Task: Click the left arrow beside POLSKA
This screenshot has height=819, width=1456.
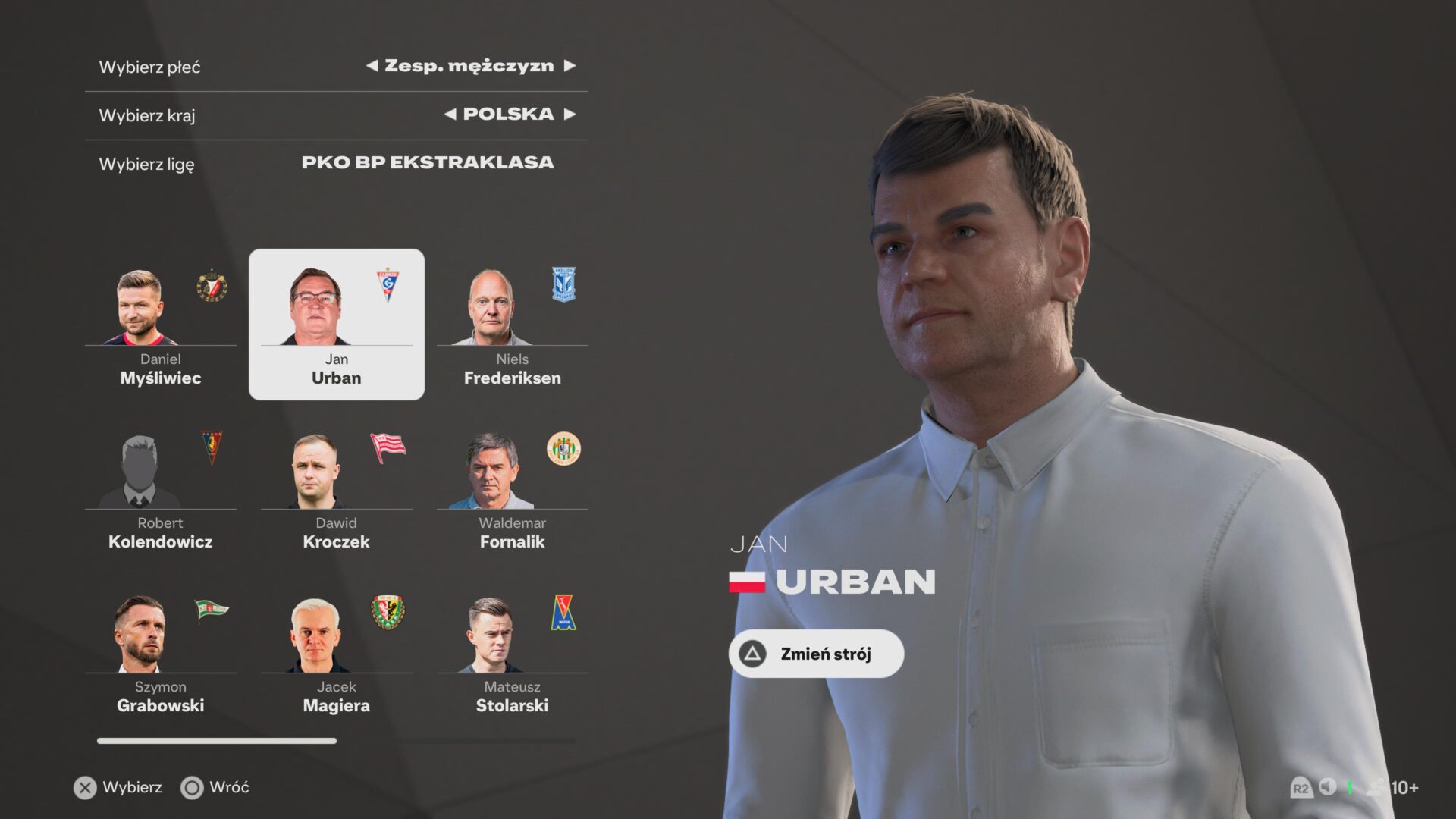Action: (450, 115)
